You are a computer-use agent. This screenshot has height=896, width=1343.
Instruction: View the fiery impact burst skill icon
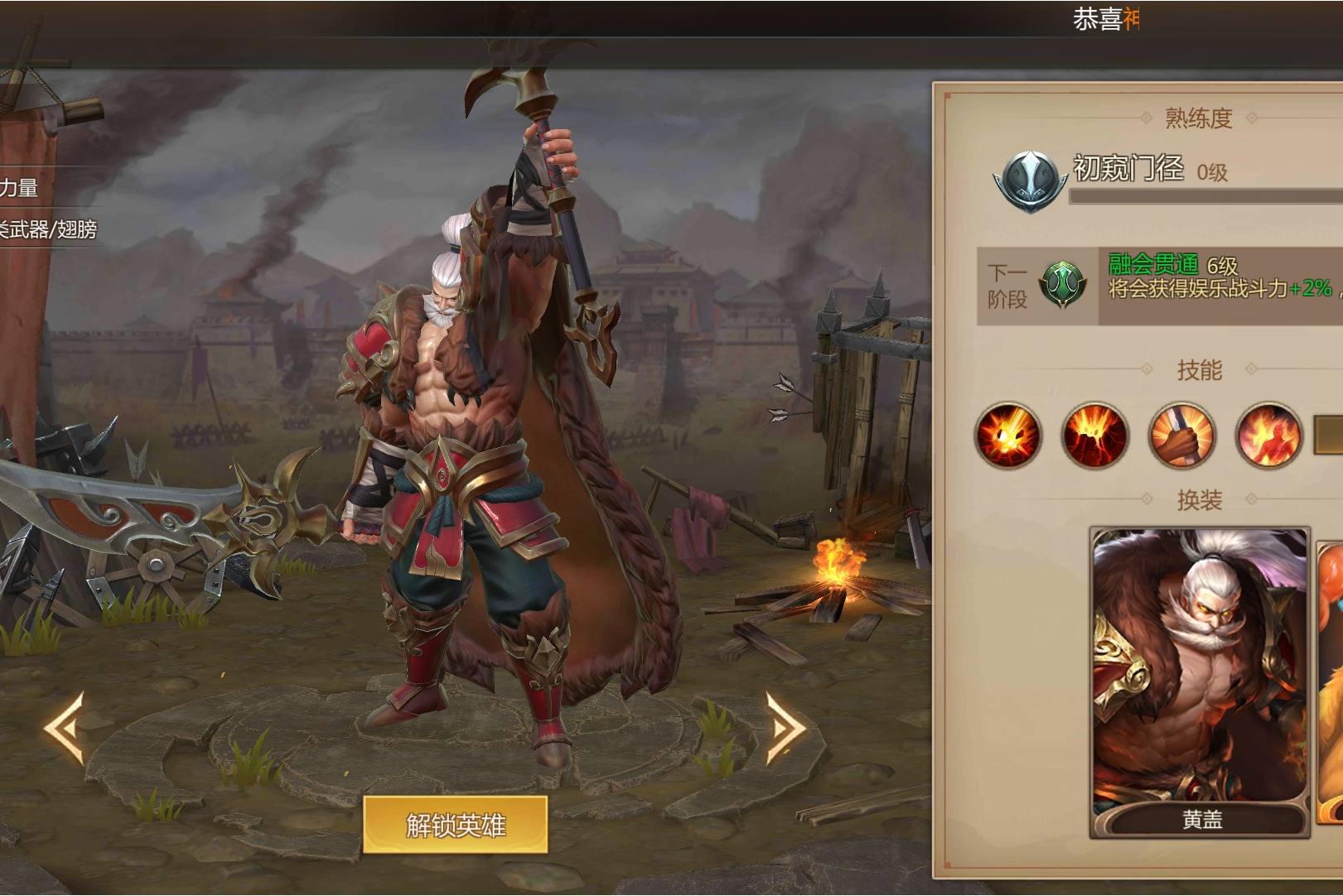1007,436
